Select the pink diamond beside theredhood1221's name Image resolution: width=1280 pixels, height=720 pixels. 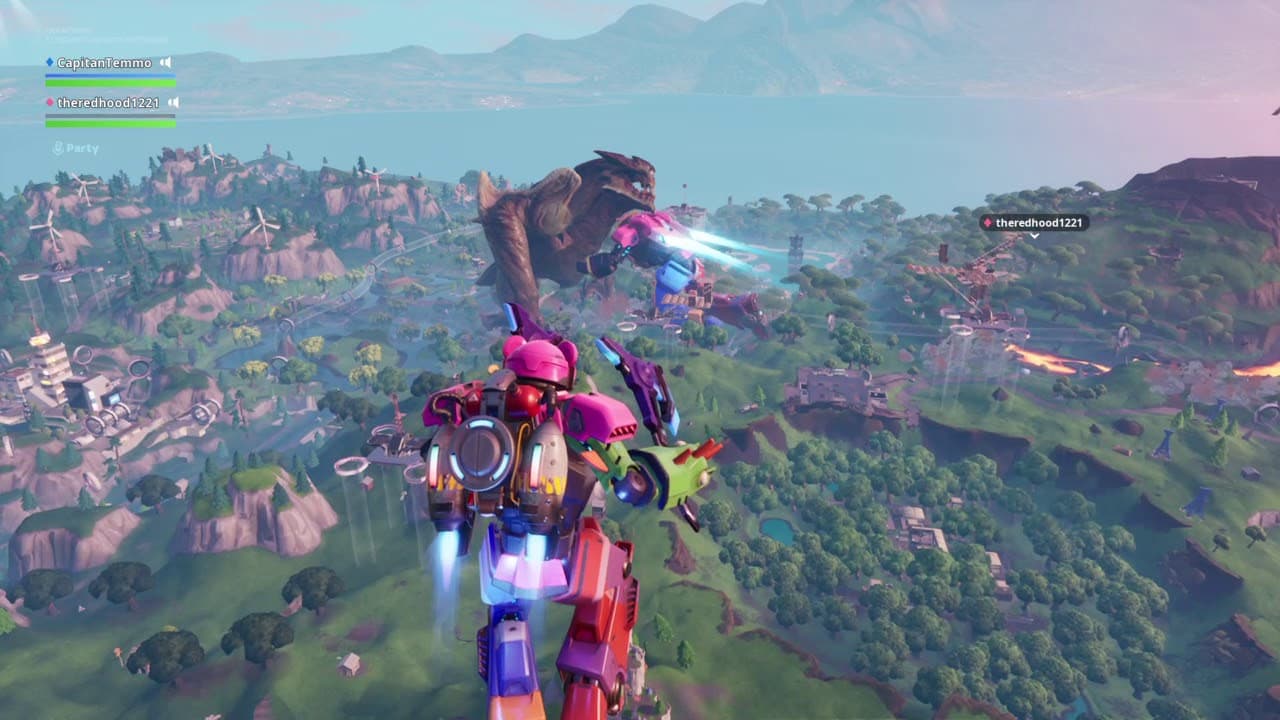pyautogui.click(x=49, y=102)
